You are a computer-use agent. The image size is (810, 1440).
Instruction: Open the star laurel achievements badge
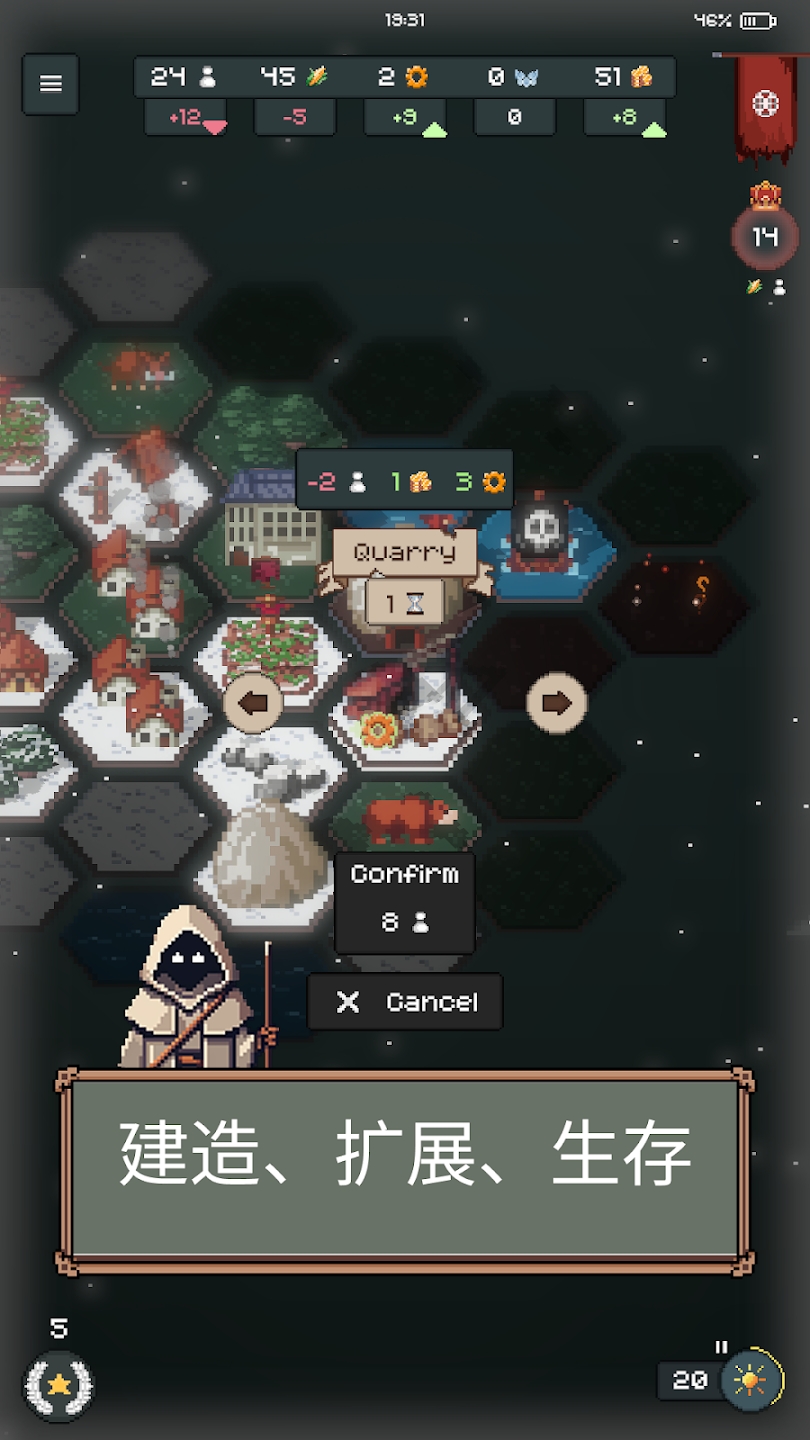pyautogui.click(x=59, y=1385)
